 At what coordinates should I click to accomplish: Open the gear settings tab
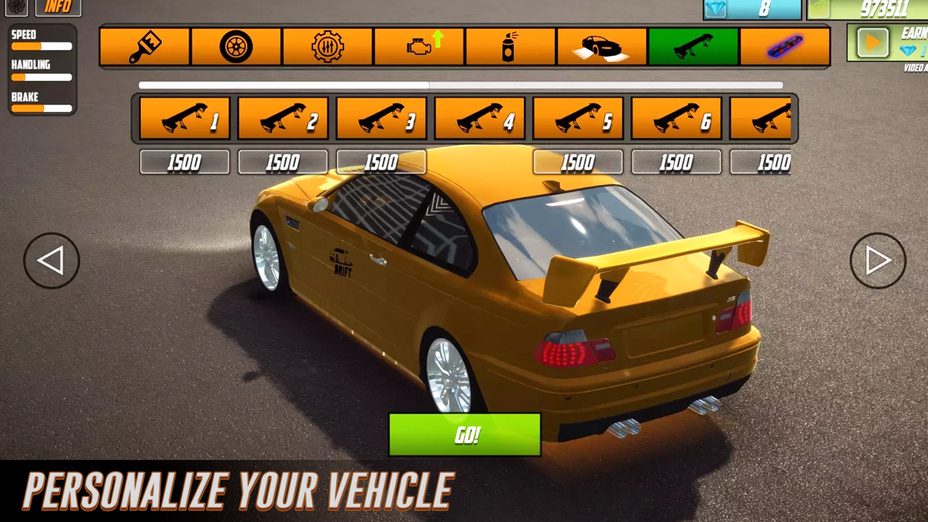coord(328,47)
